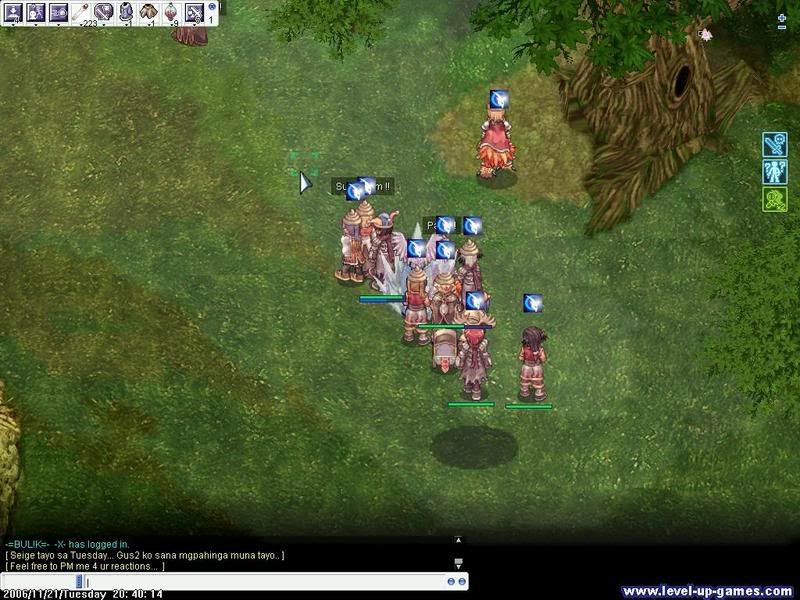Click the left round chat option button

pos(451,581)
